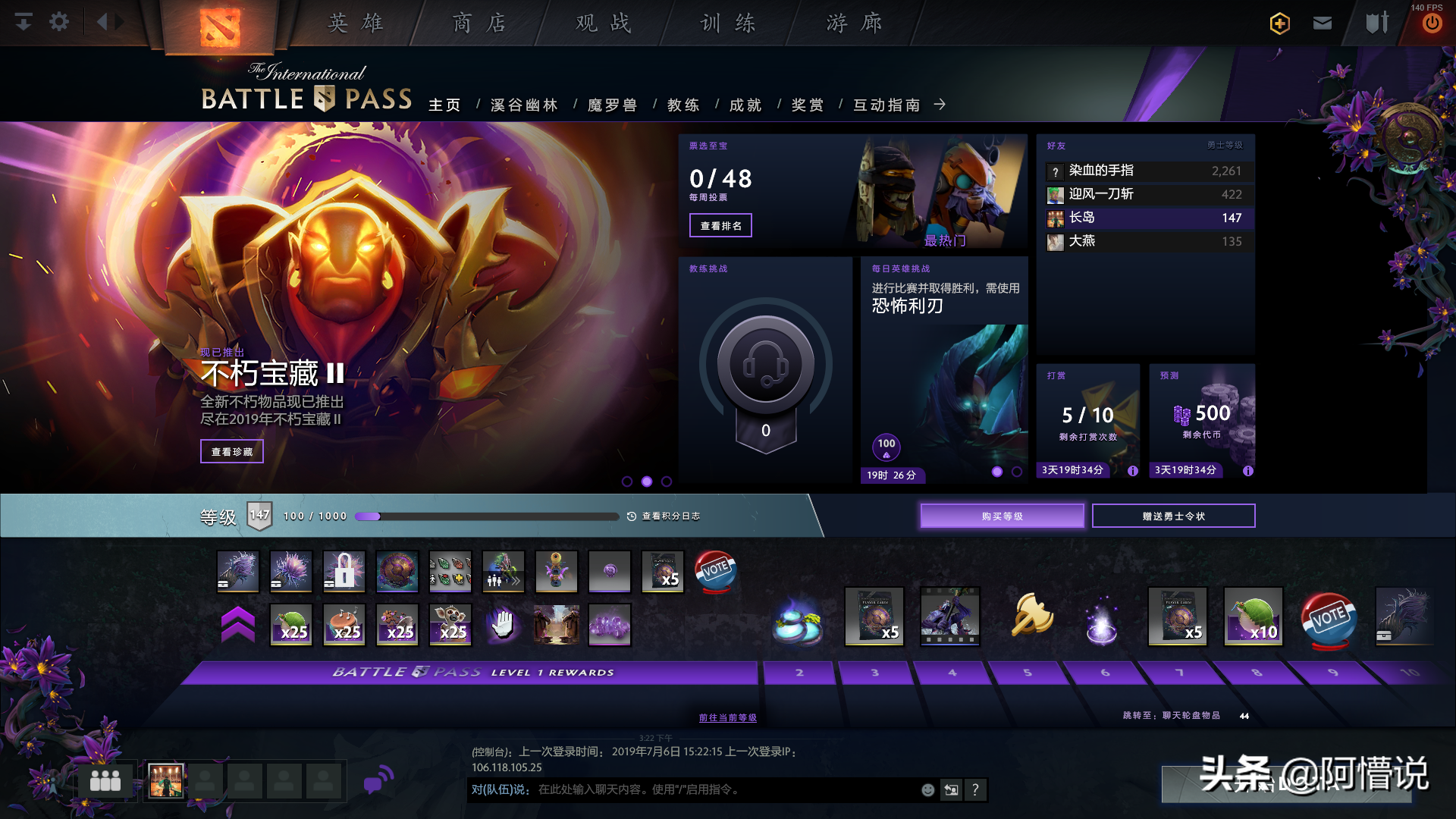Switch to the 溪谷幽林 tab
Image resolution: width=1456 pixels, height=819 pixels.
click(524, 105)
